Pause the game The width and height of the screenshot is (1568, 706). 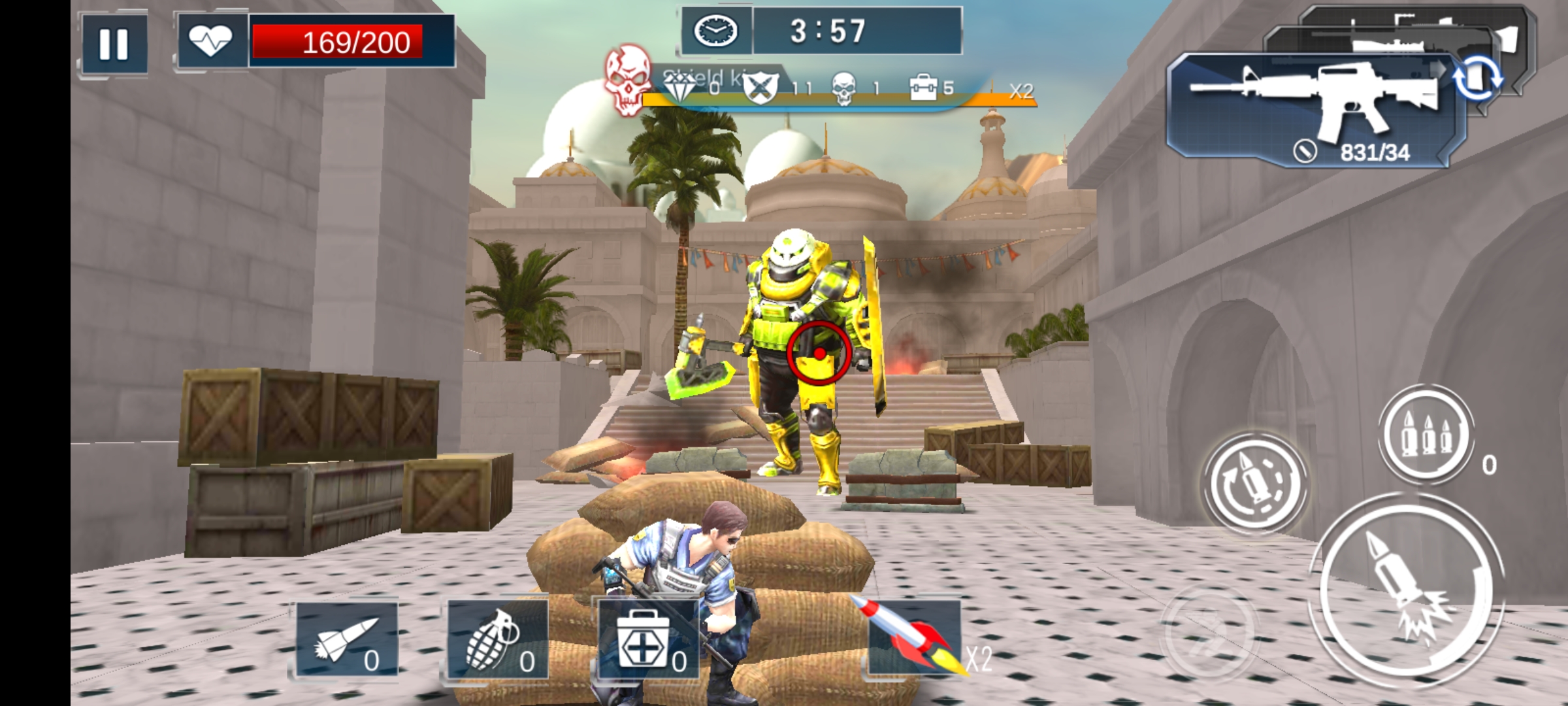click(x=114, y=44)
